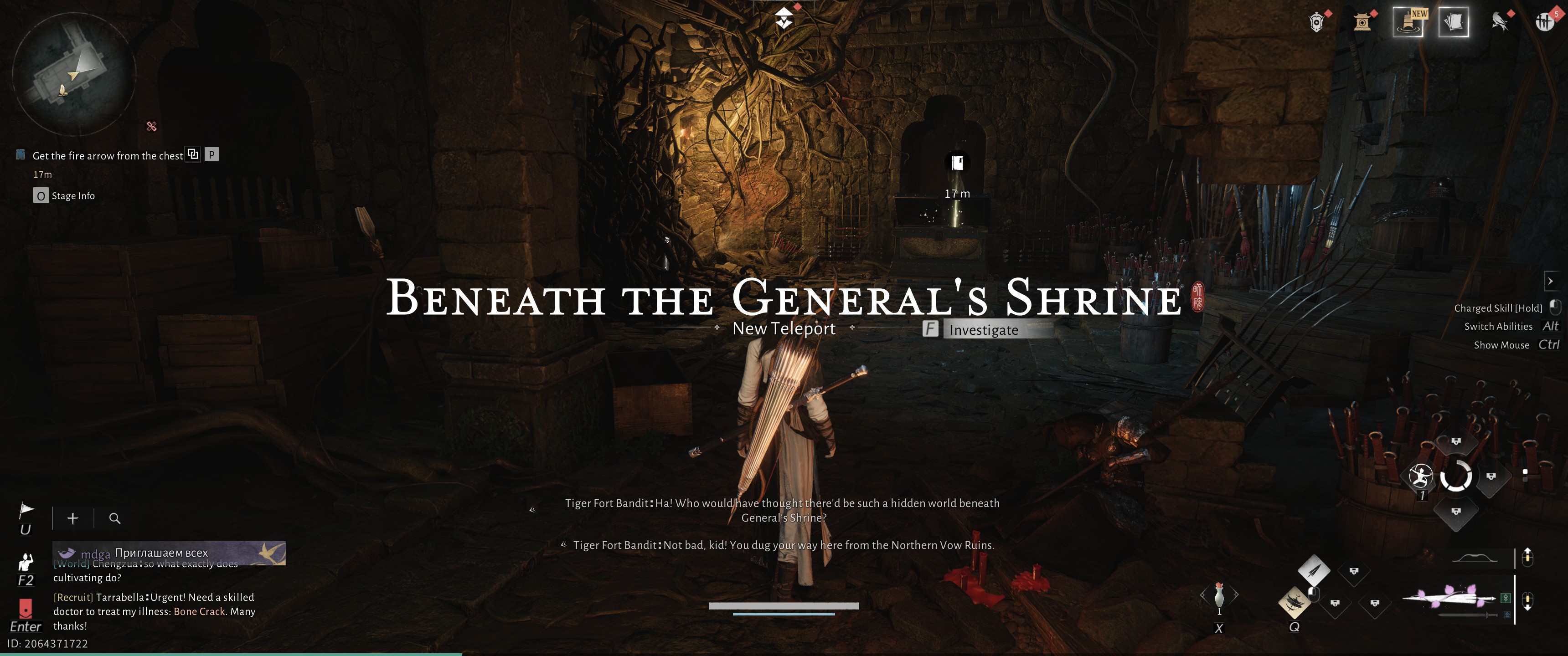Expand the arrow panel above Charged Skill

(x=1550, y=281)
